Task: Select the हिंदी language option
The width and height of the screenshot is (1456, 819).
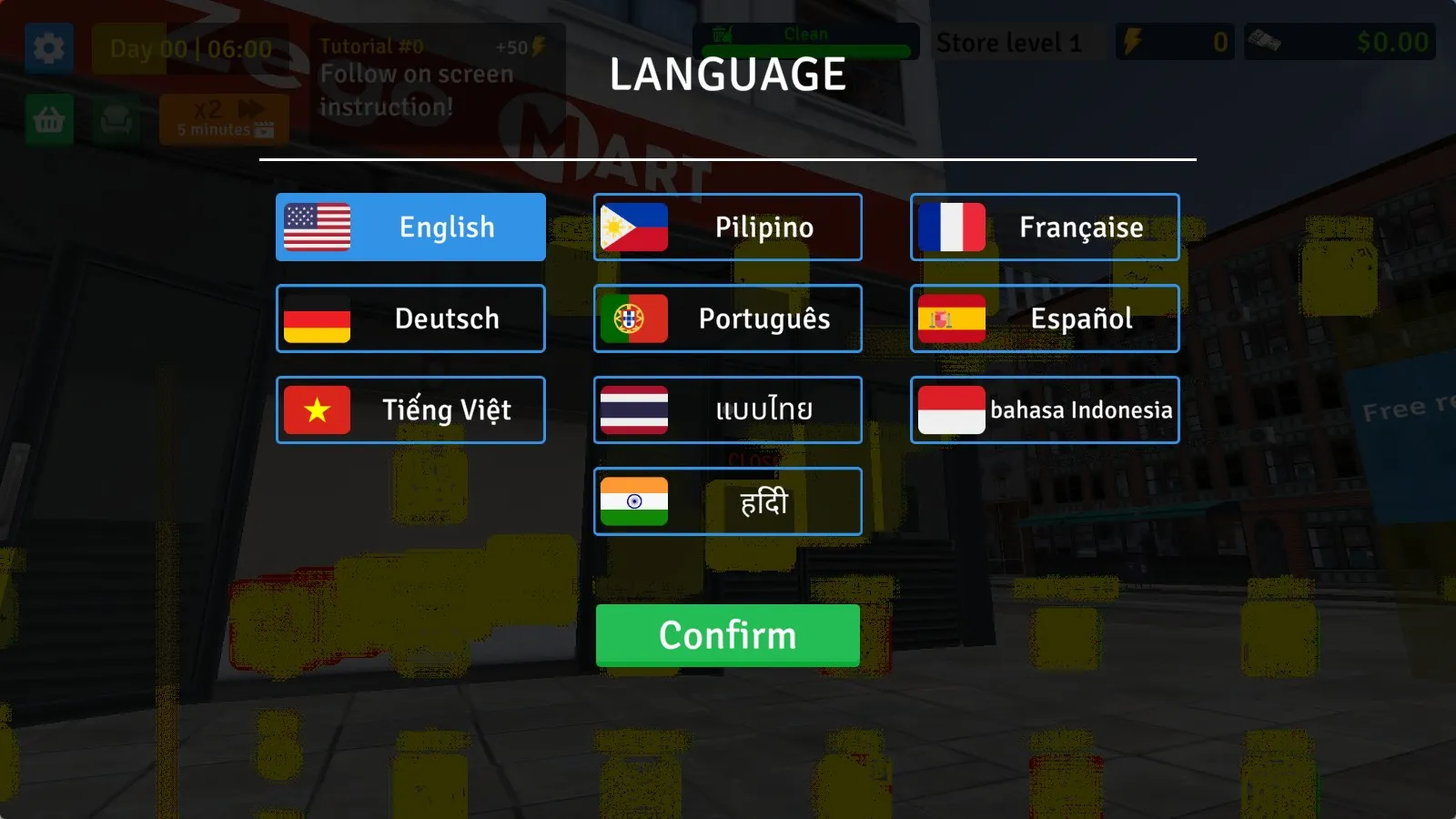Action: (727, 500)
